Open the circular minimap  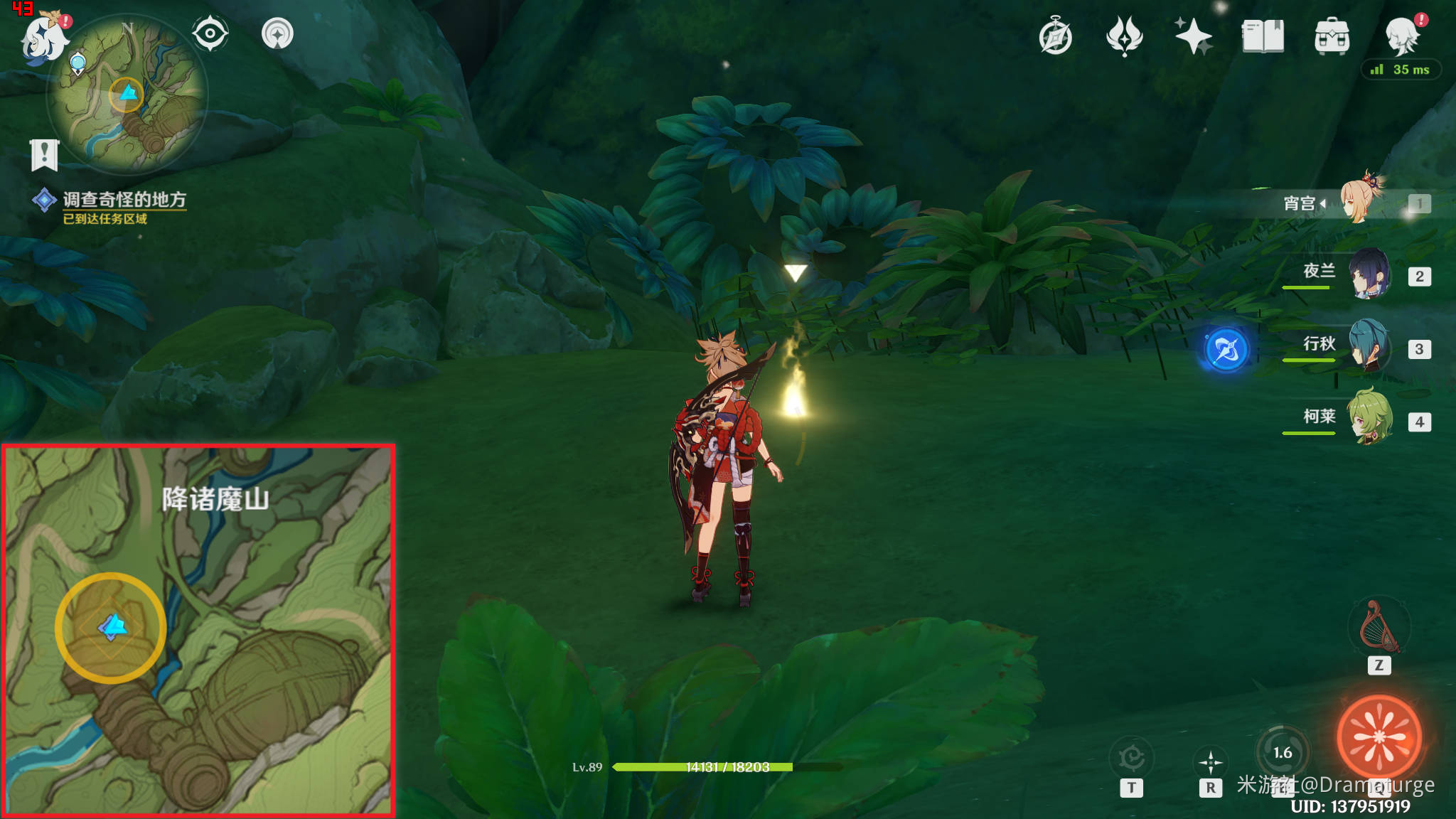point(127,96)
